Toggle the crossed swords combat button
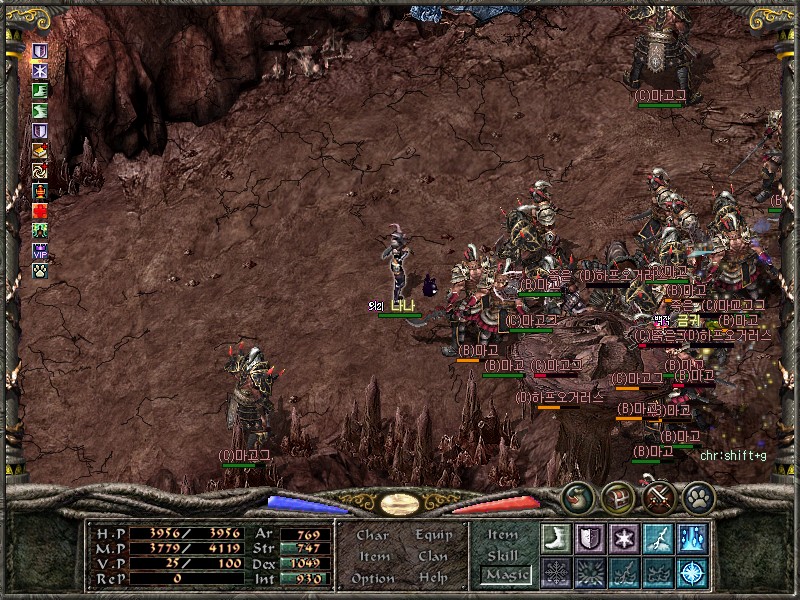 658,497
